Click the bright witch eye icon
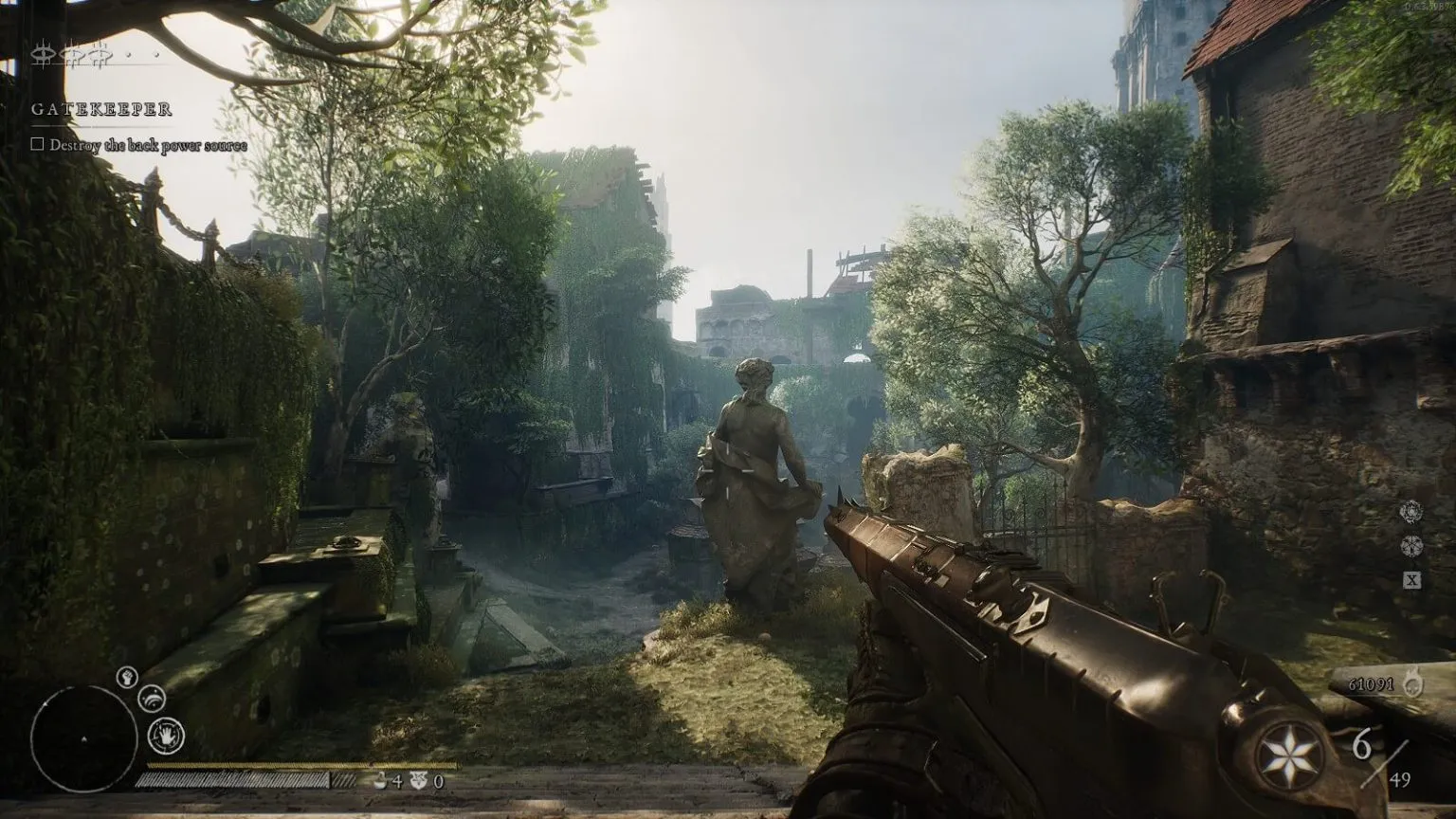This screenshot has height=819, width=1456. pyautogui.click(x=42, y=56)
